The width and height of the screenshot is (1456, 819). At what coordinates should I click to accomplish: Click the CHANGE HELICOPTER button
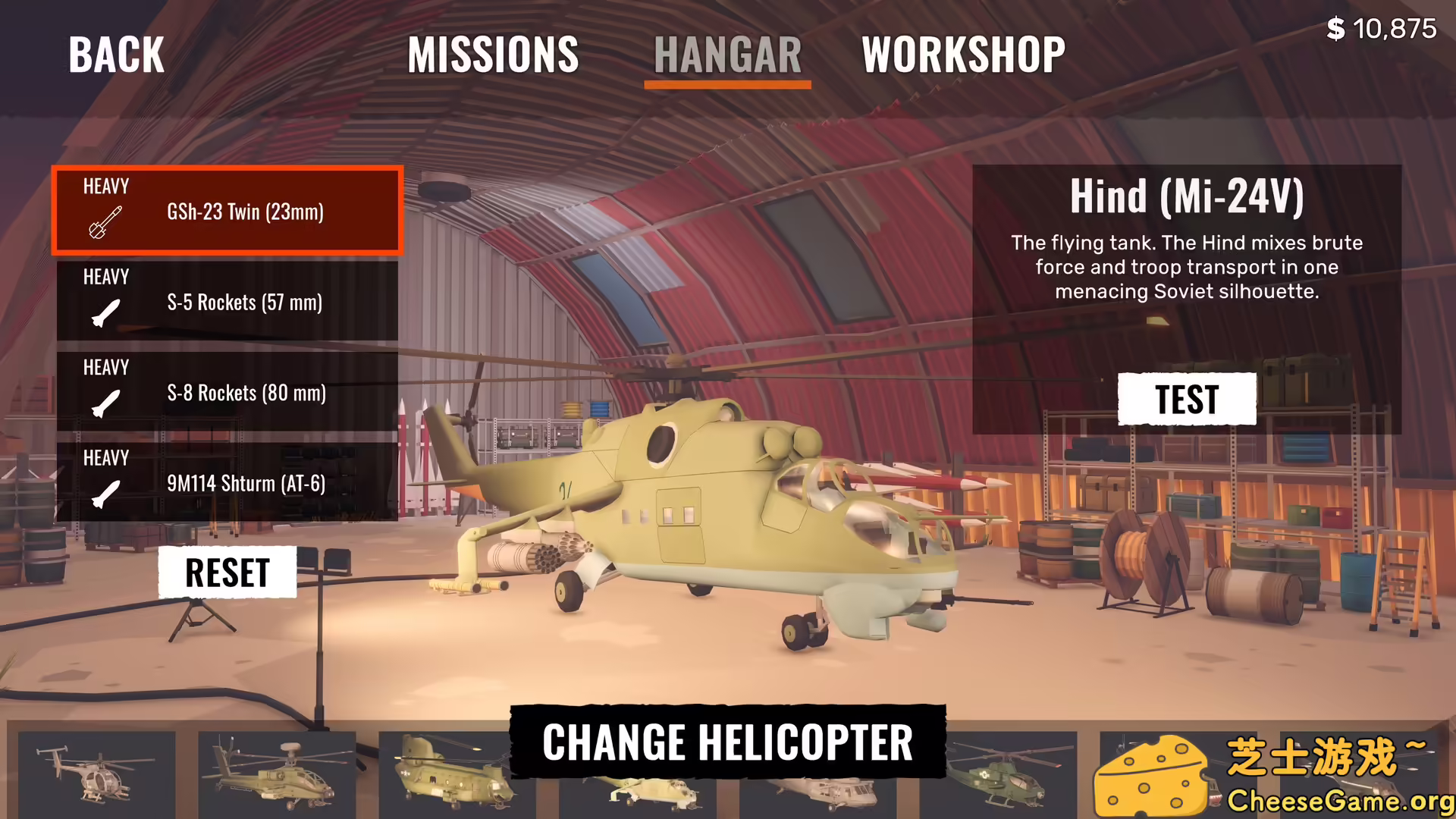[727, 742]
